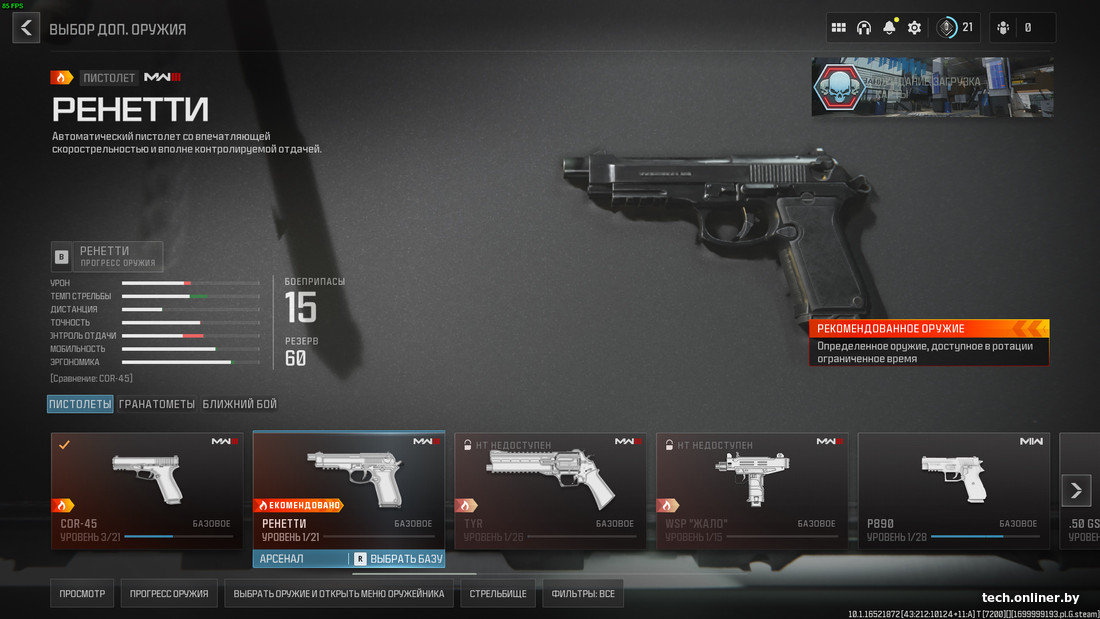Select the COR-45 pistol card
1100x619 pixels.
[147, 490]
